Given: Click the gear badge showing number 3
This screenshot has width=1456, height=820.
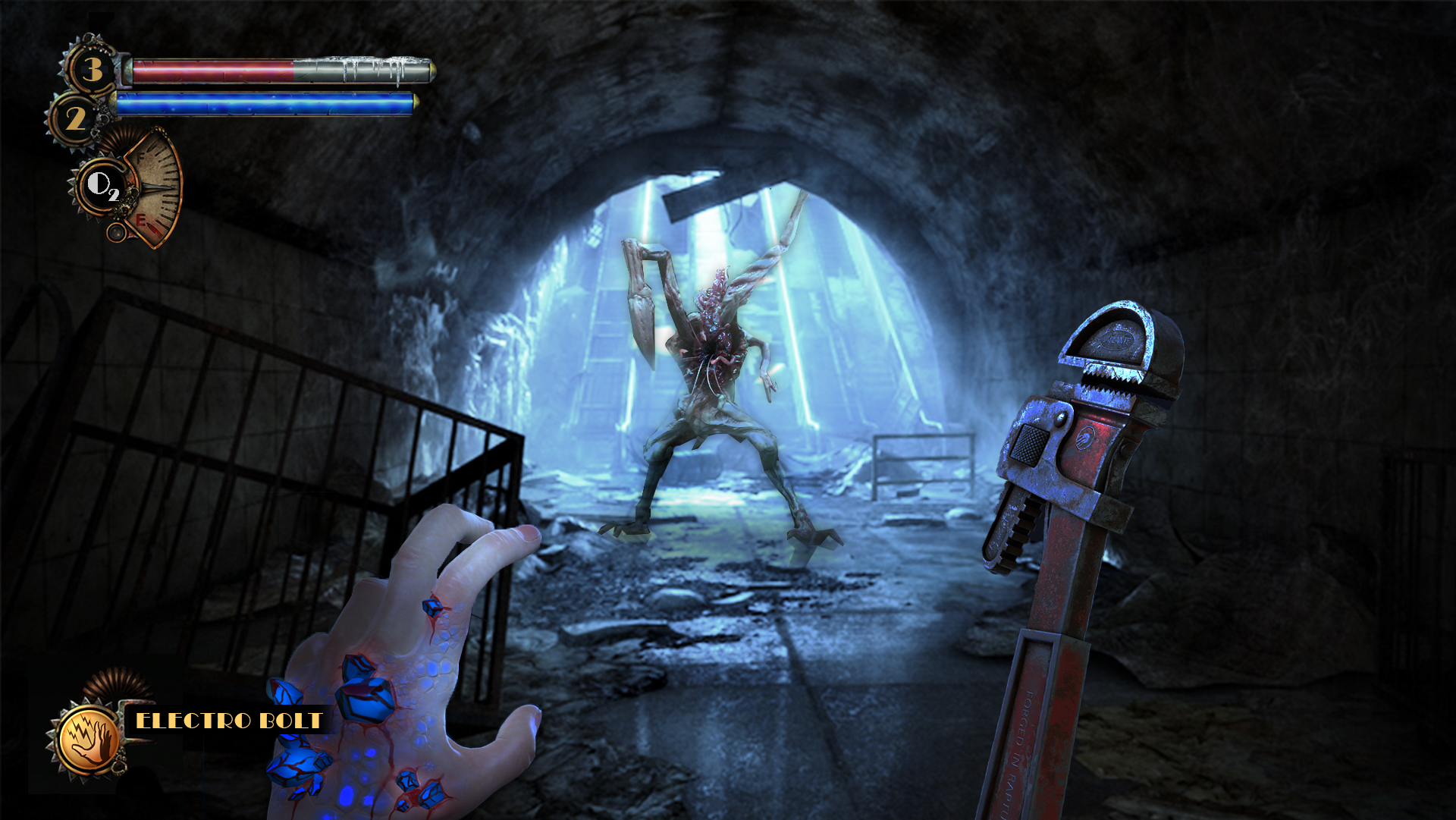Looking at the screenshot, I should tap(92, 69).
